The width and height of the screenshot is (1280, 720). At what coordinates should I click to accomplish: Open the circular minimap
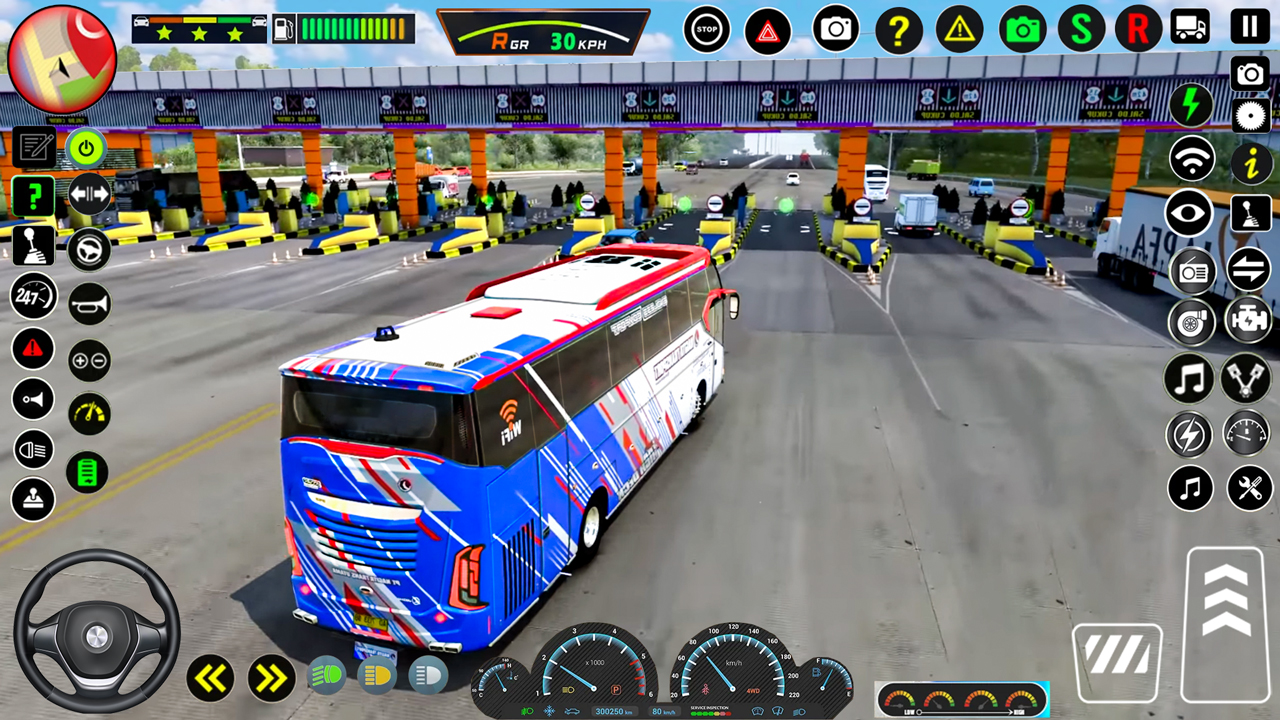click(61, 59)
